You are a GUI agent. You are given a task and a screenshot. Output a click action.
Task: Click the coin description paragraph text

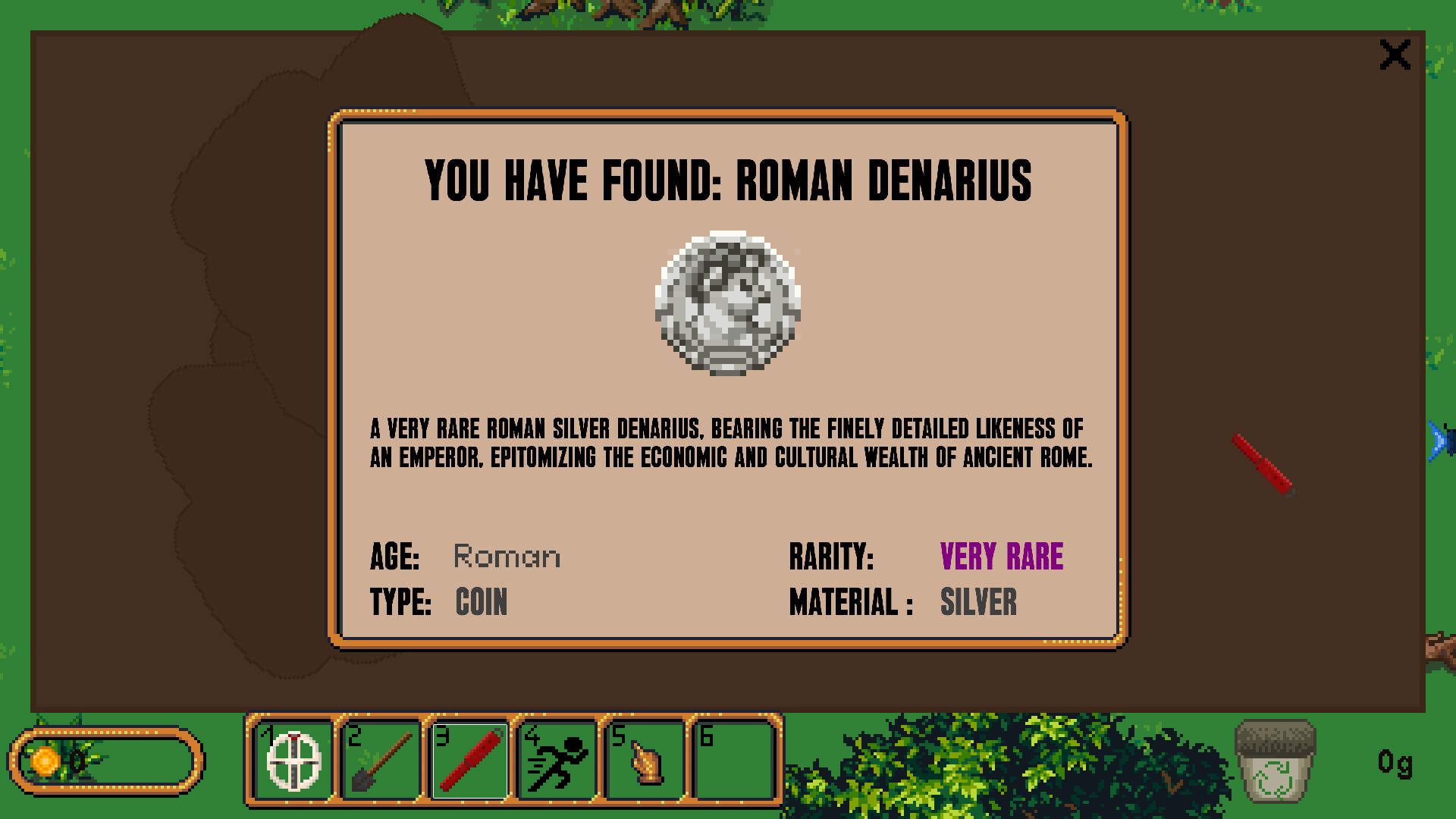(727, 442)
